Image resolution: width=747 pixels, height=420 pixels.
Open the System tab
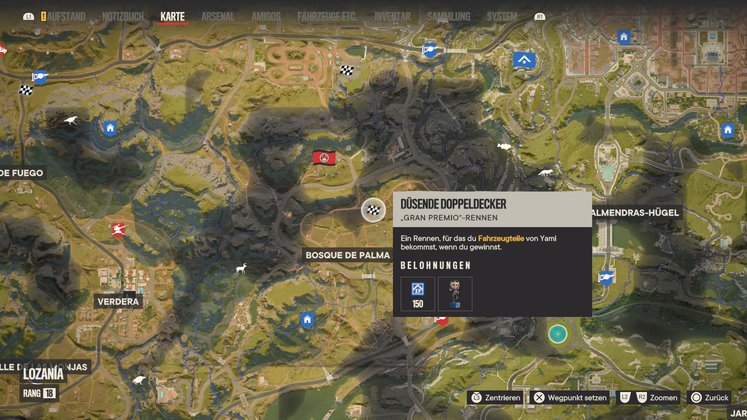click(x=501, y=17)
